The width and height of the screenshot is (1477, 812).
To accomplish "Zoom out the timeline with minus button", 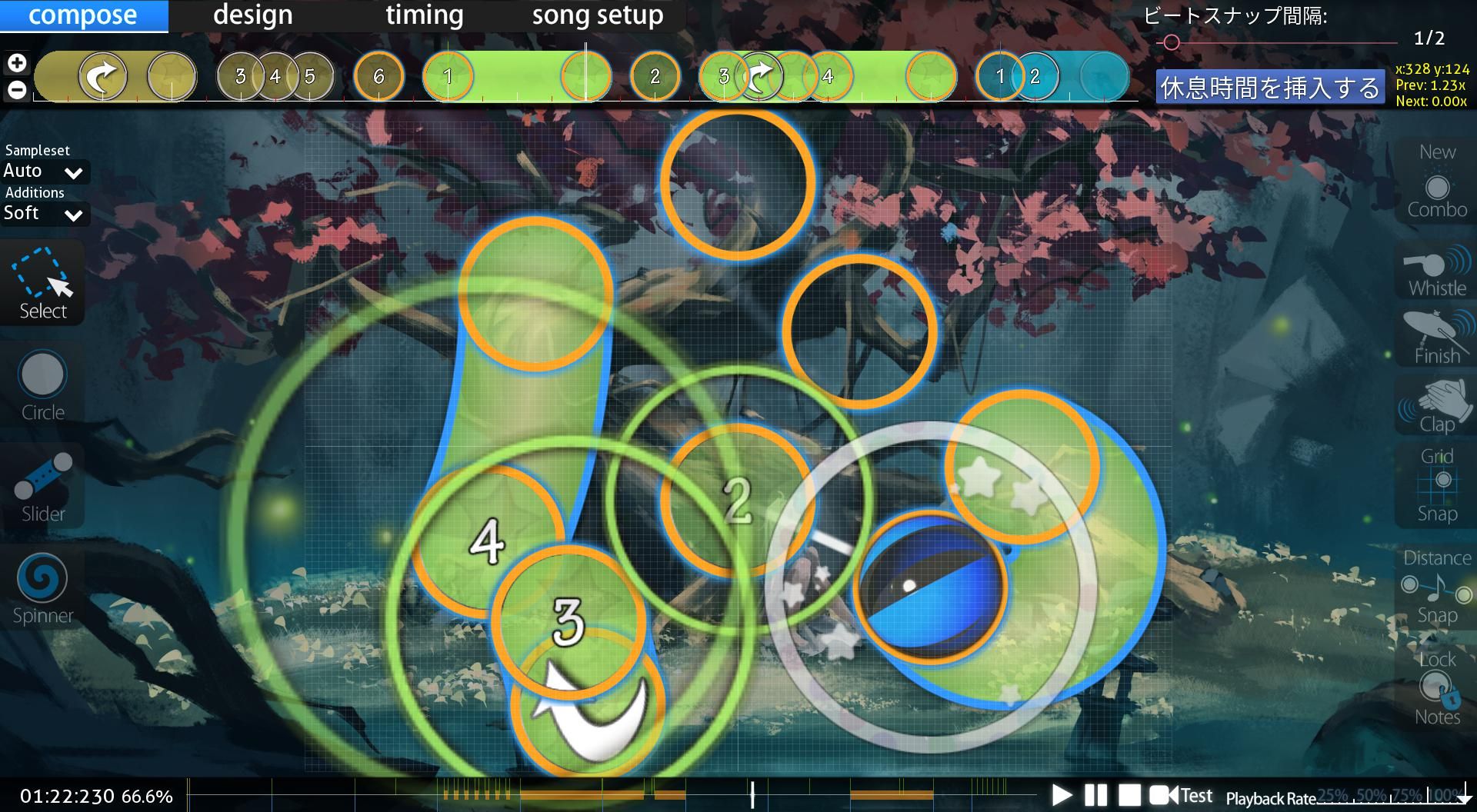I will pyautogui.click(x=17, y=90).
